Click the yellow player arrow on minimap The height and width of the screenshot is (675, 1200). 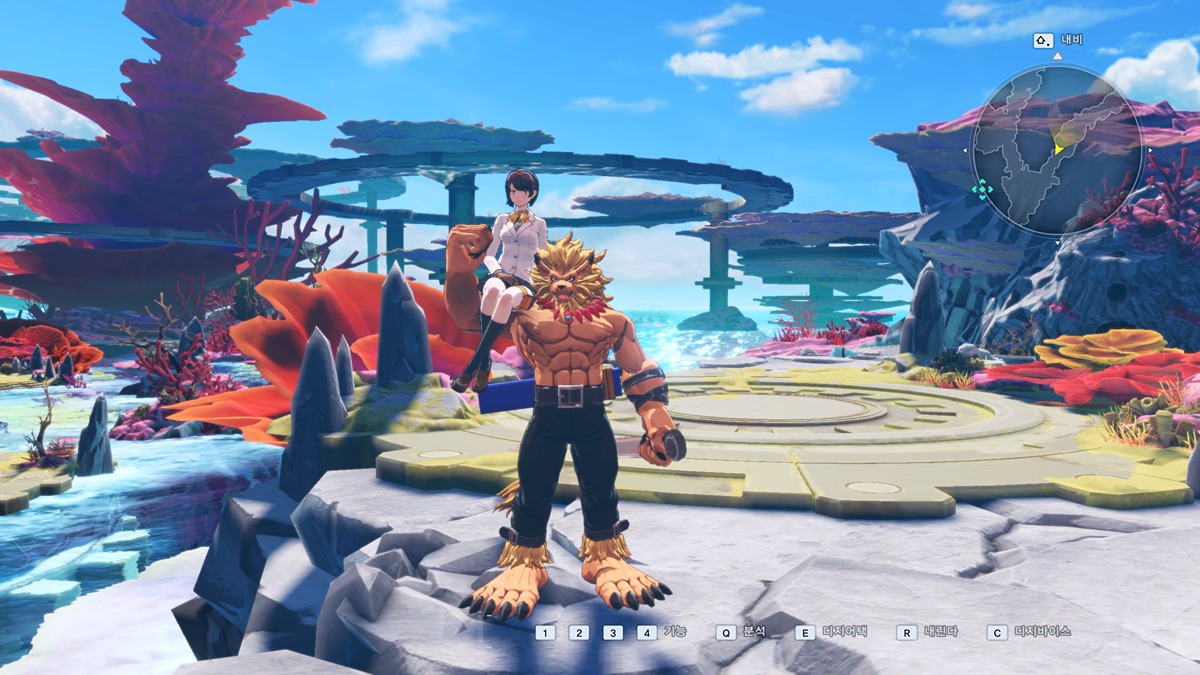click(1058, 149)
